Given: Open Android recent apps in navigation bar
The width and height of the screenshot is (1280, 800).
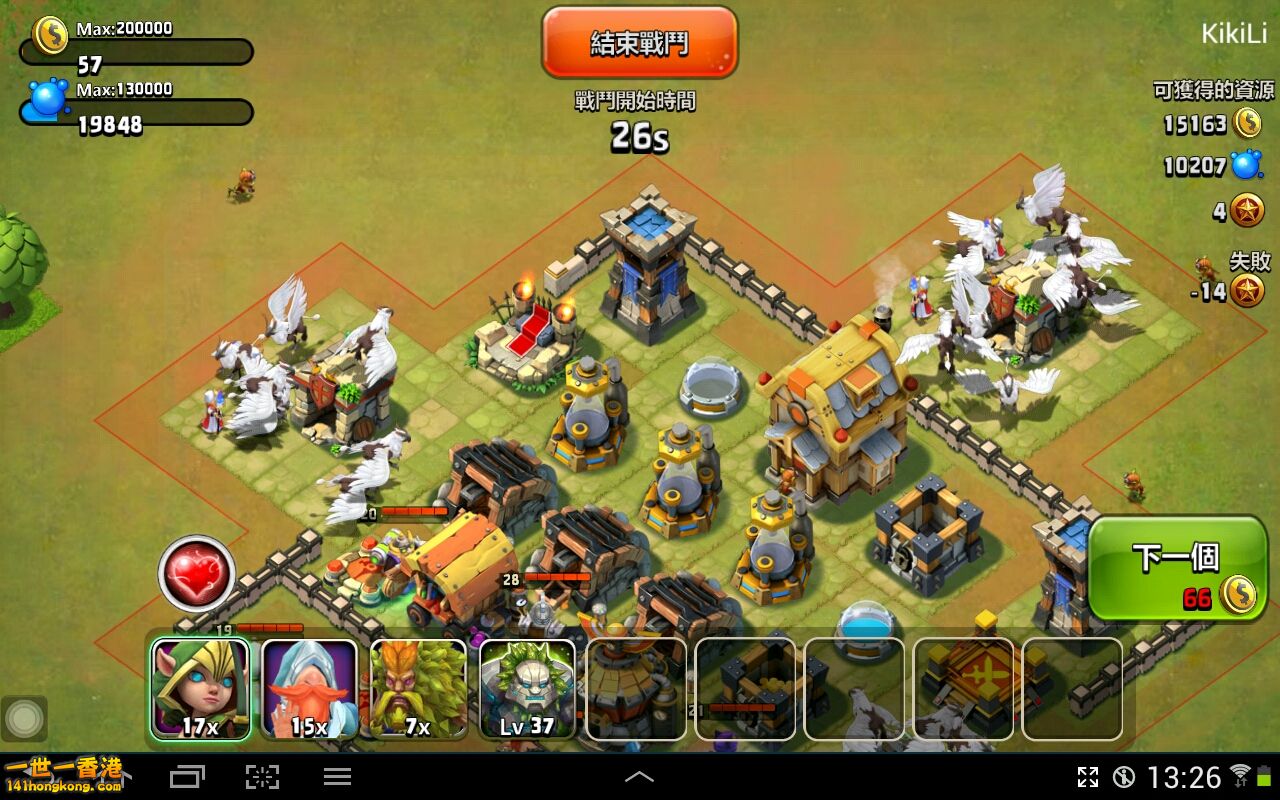Looking at the screenshot, I should 187,777.
